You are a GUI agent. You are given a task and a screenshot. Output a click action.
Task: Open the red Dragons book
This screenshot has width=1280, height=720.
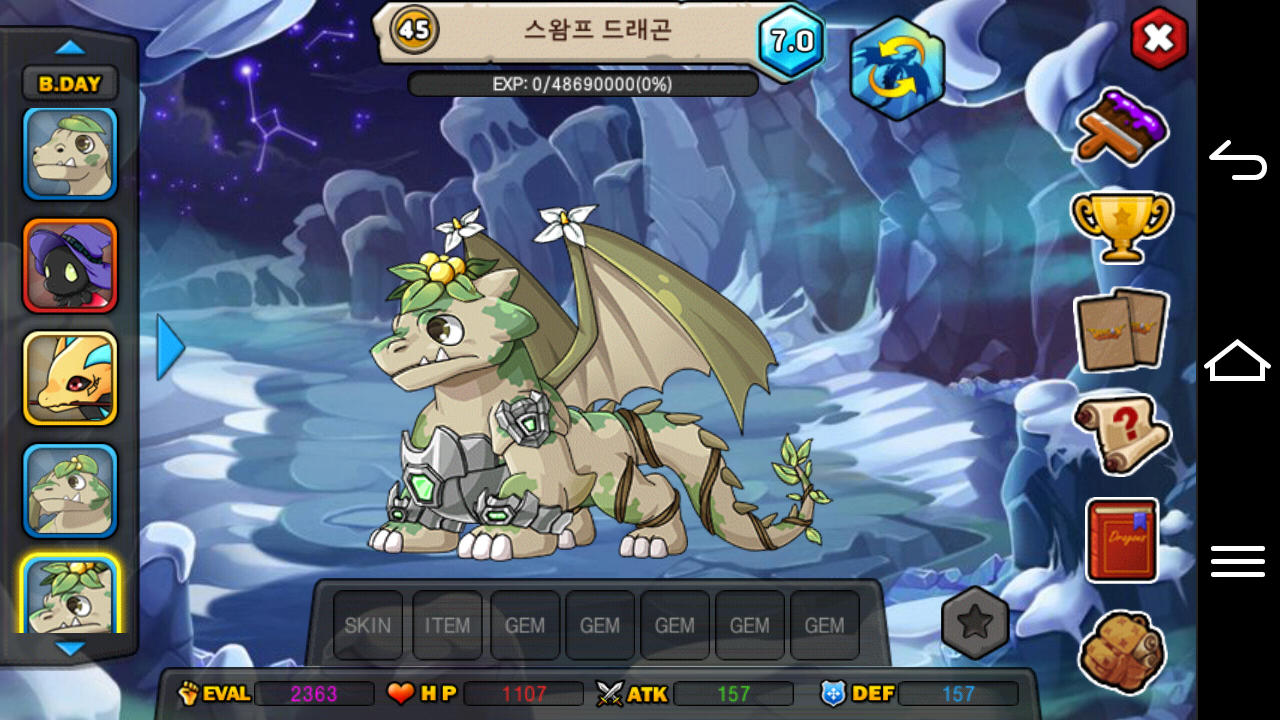point(1121,540)
